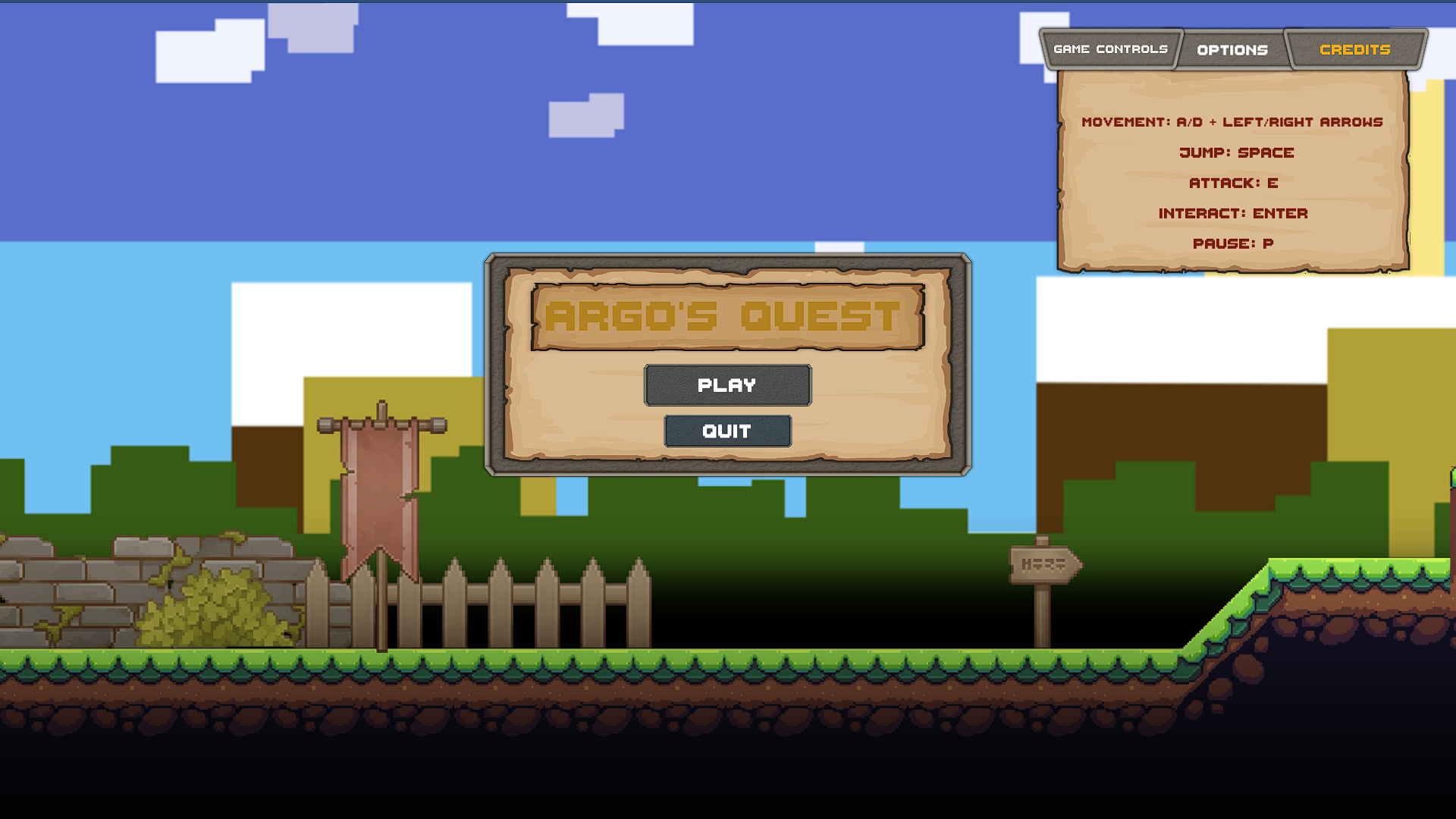
Task: Select the Credits tab
Action: [x=1356, y=49]
